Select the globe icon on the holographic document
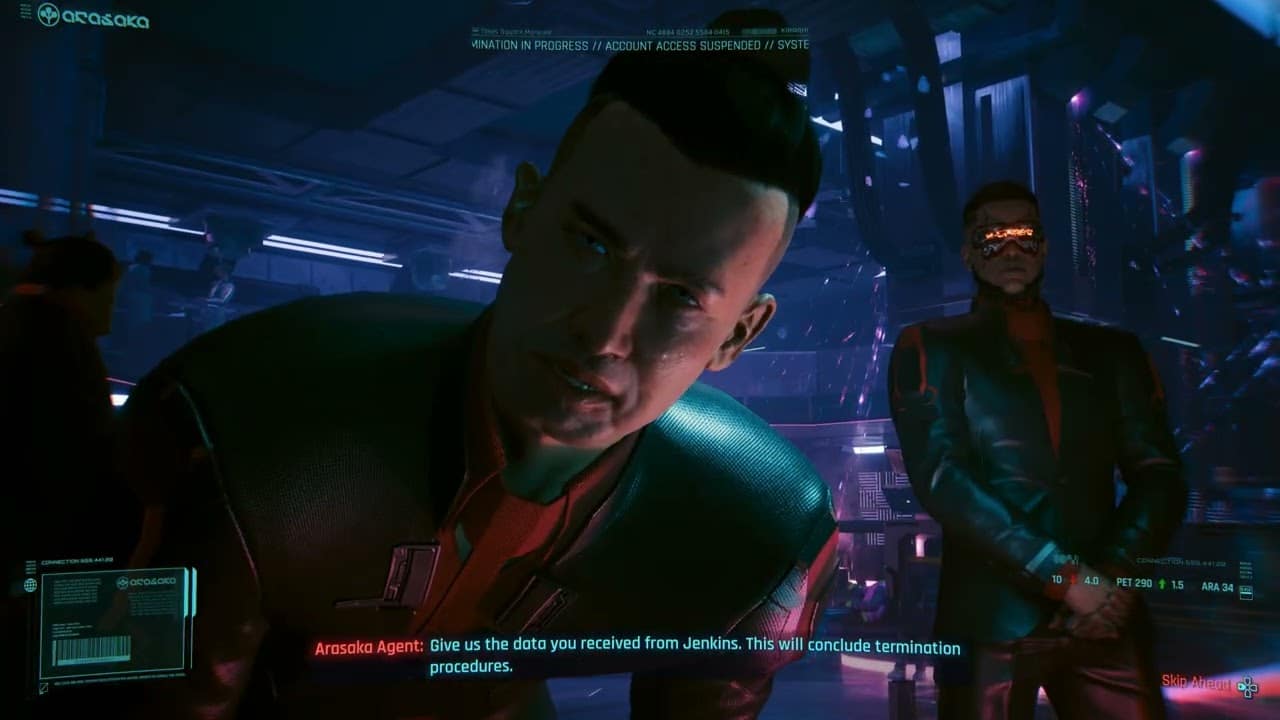1280x720 pixels. click(29, 584)
